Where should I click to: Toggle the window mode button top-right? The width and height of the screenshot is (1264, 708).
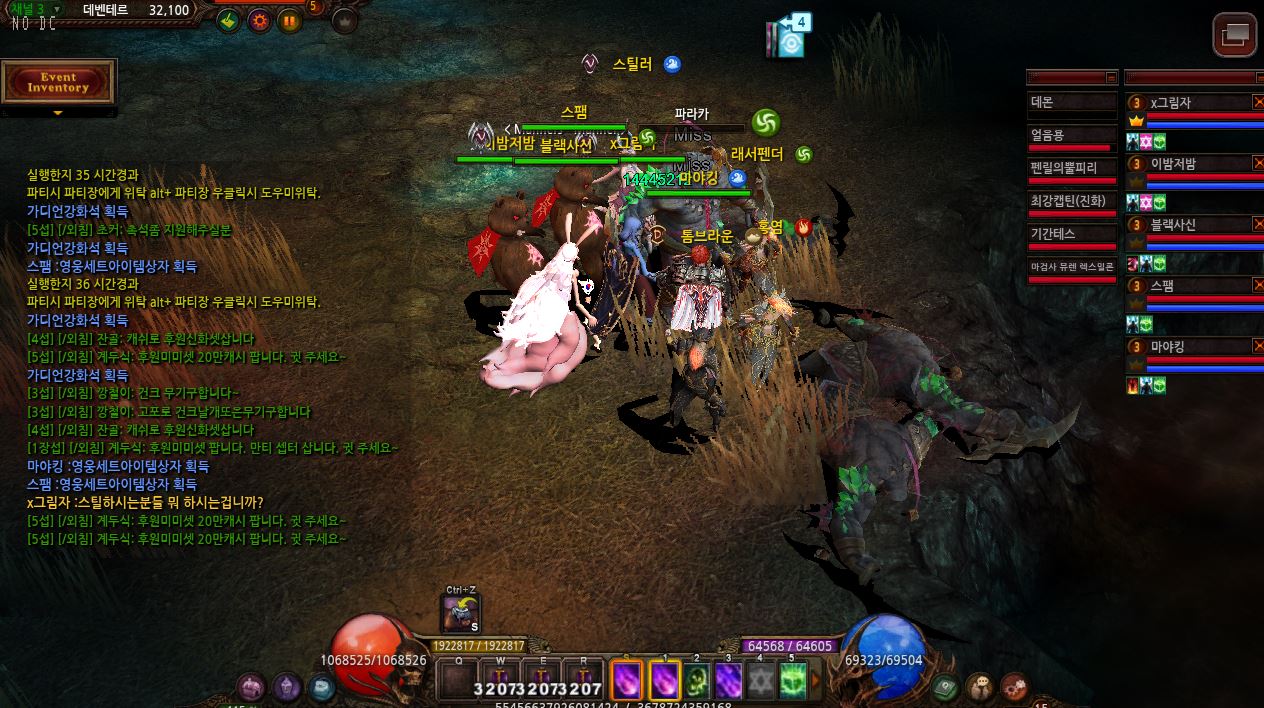tap(1235, 35)
